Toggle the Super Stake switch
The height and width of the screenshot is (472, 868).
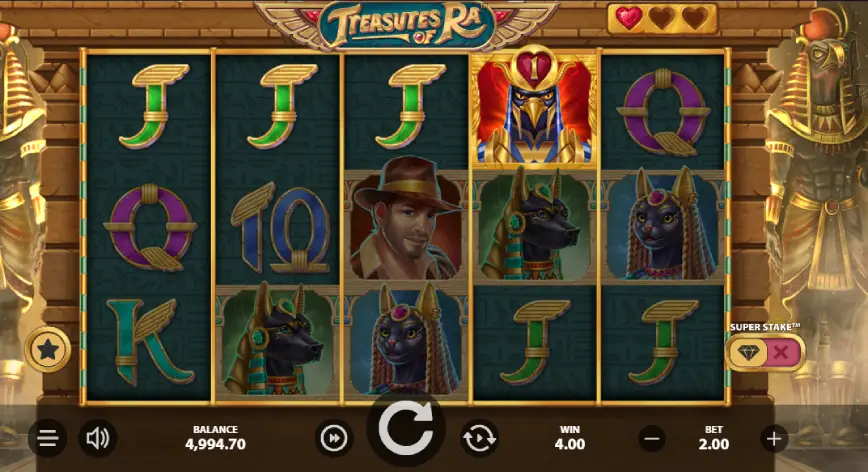click(x=765, y=351)
